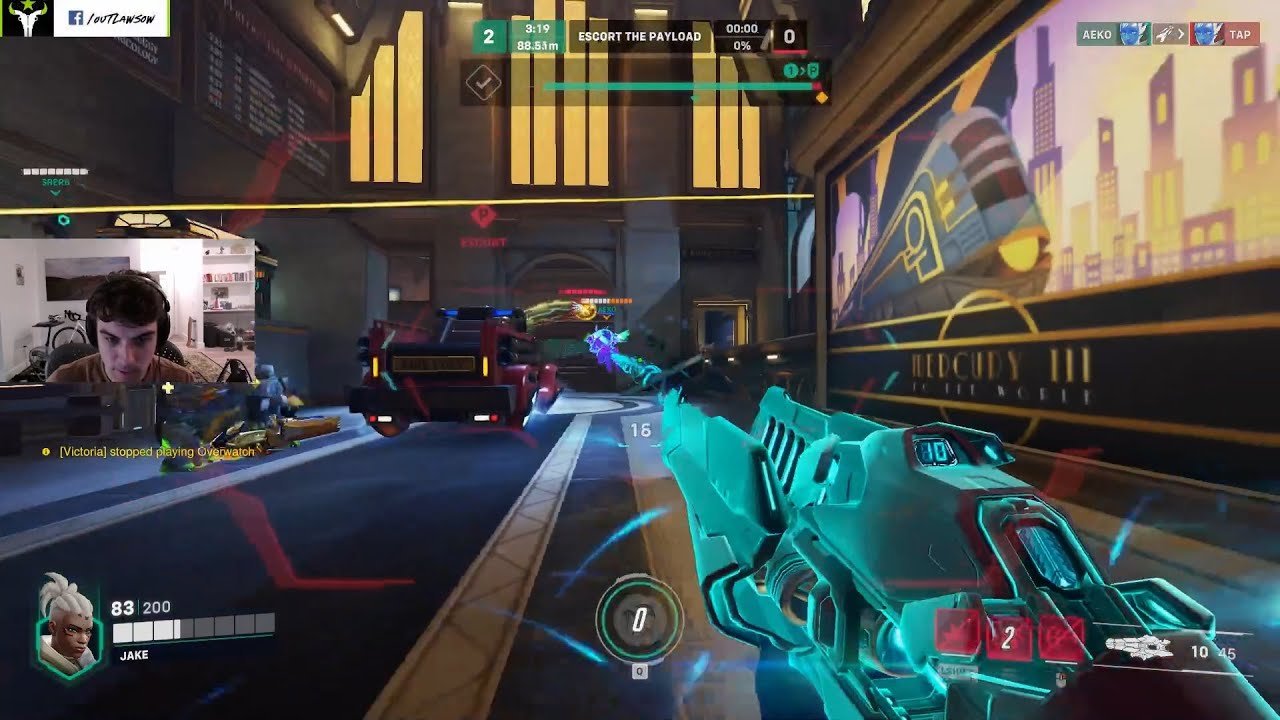The height and width of the screenshot is (720, 1280).
Task: Select the Disruptor Shot ability on cooldown
Action: coord(1008,637)
